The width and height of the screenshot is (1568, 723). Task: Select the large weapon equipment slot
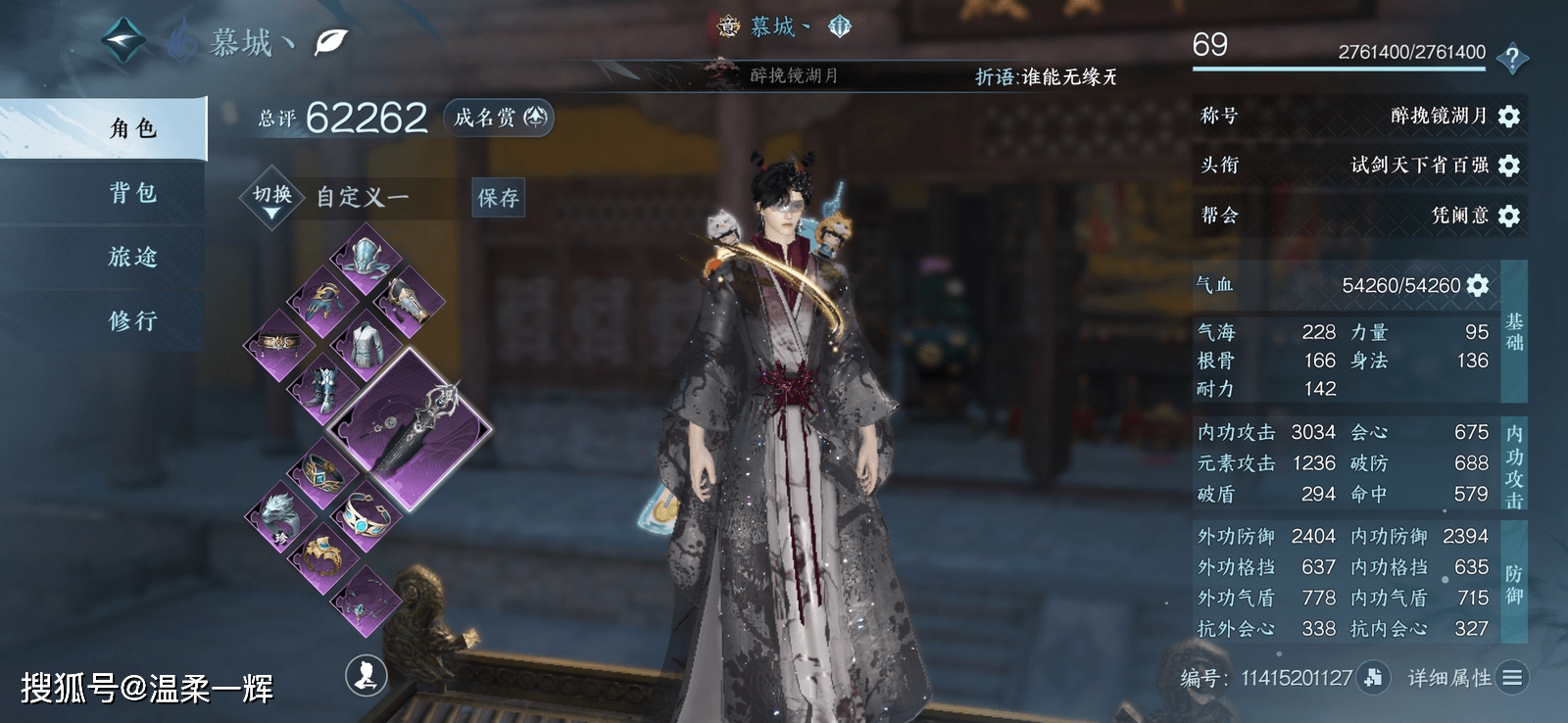pos(410,428)
